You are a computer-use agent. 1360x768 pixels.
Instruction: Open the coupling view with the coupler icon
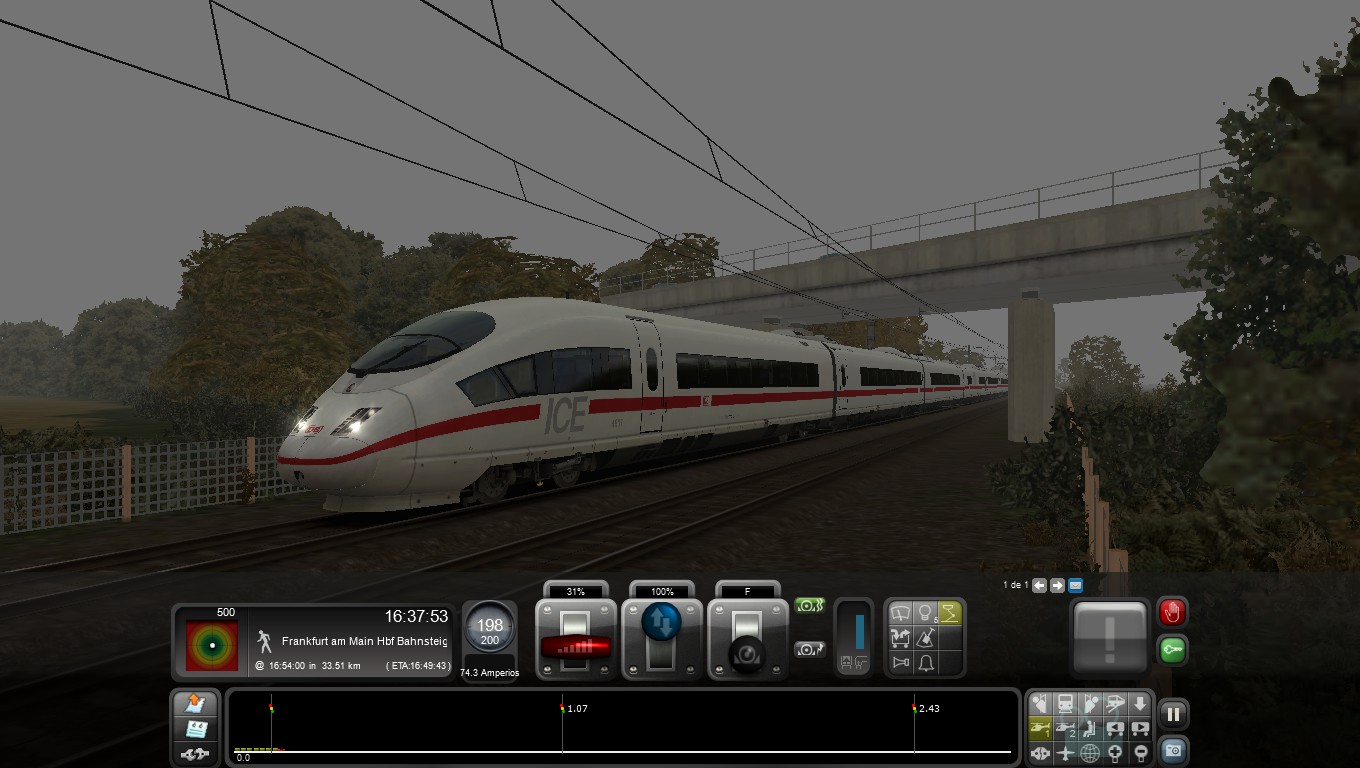point(1040,752)
